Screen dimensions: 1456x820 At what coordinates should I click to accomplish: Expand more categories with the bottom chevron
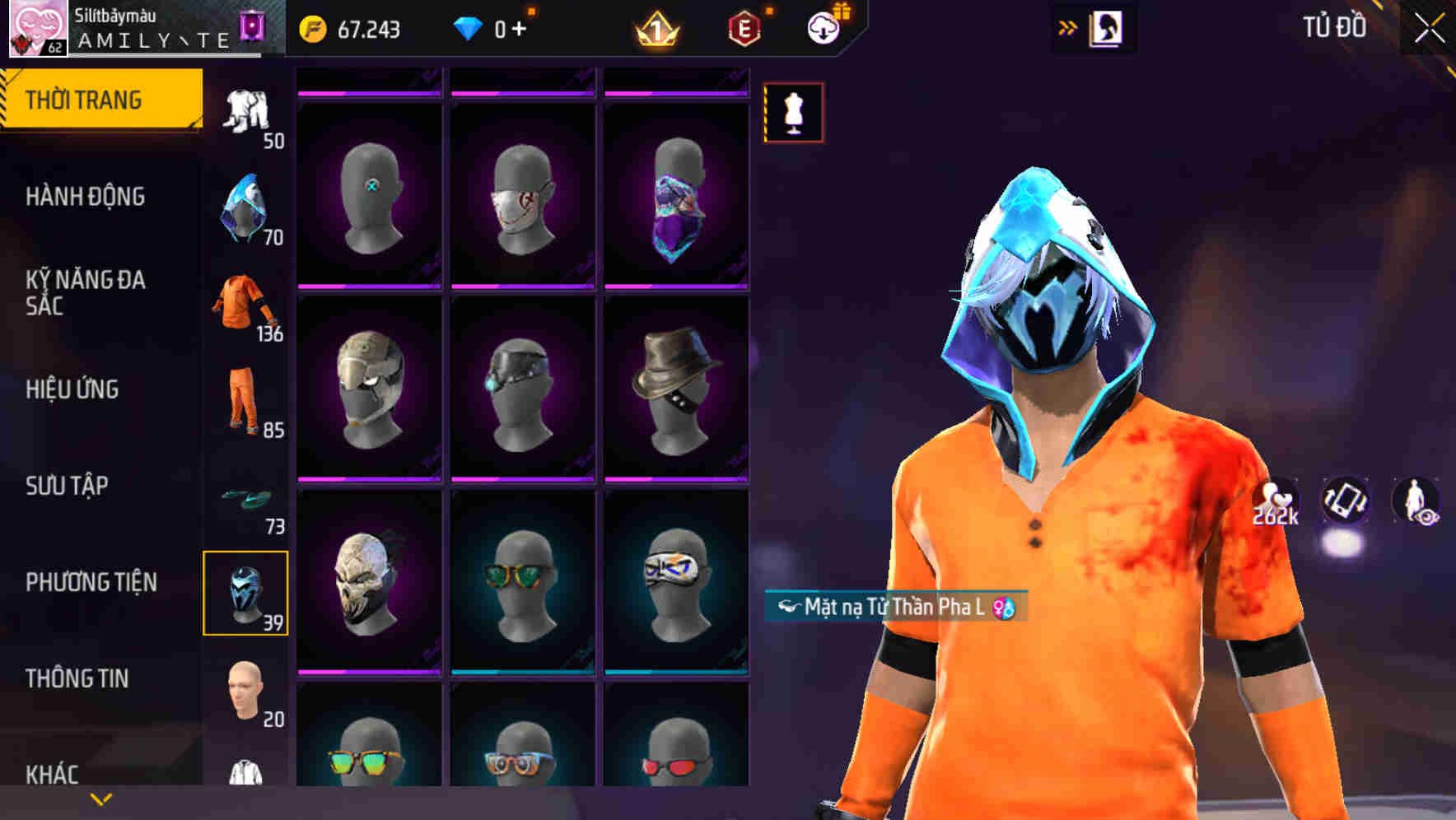point(100,797)
